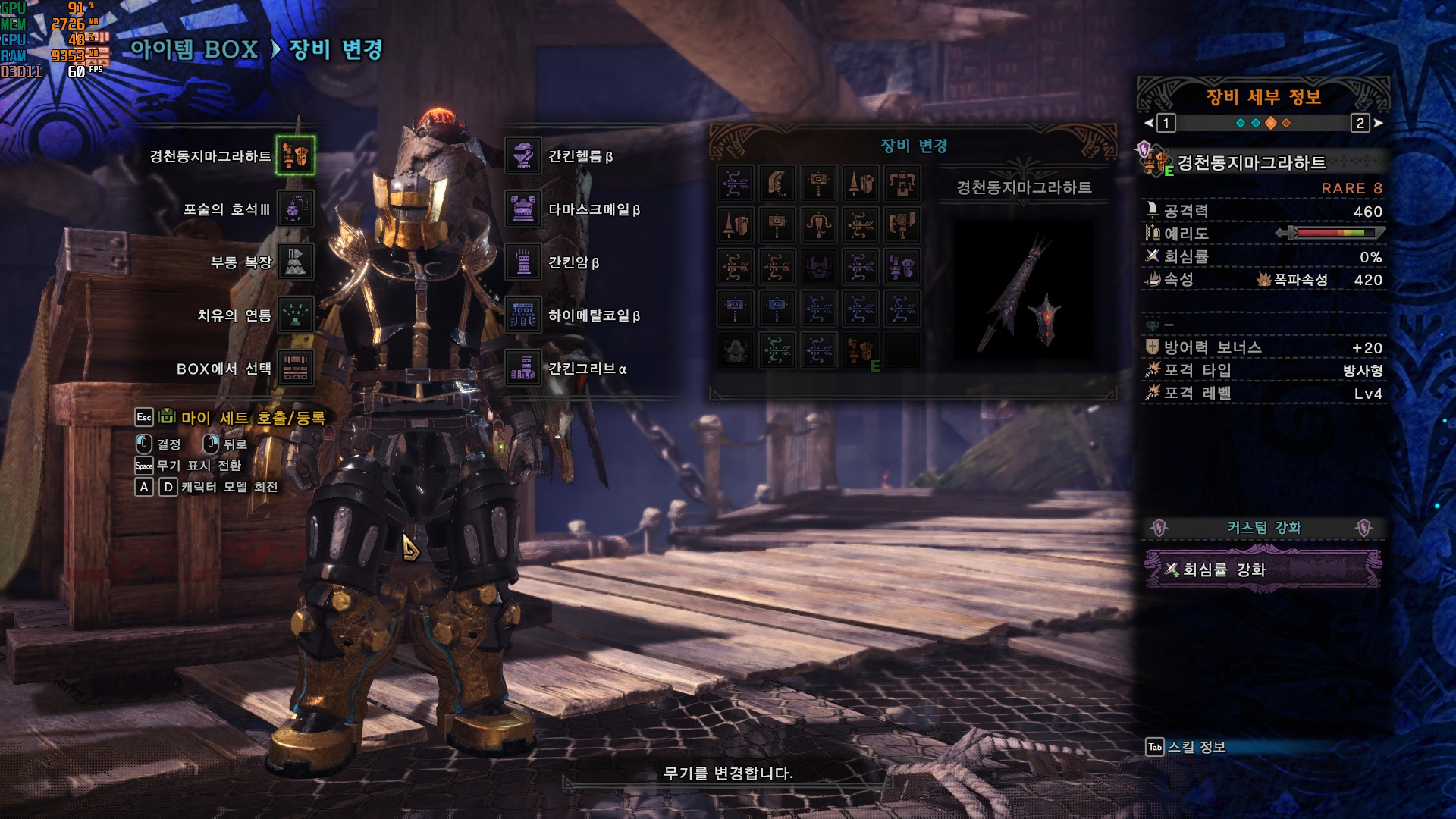Pick the equipped gunlance marked E in grid
Image resolution: width=1456 pixels, height=819 pixels.
pos(860,351)
